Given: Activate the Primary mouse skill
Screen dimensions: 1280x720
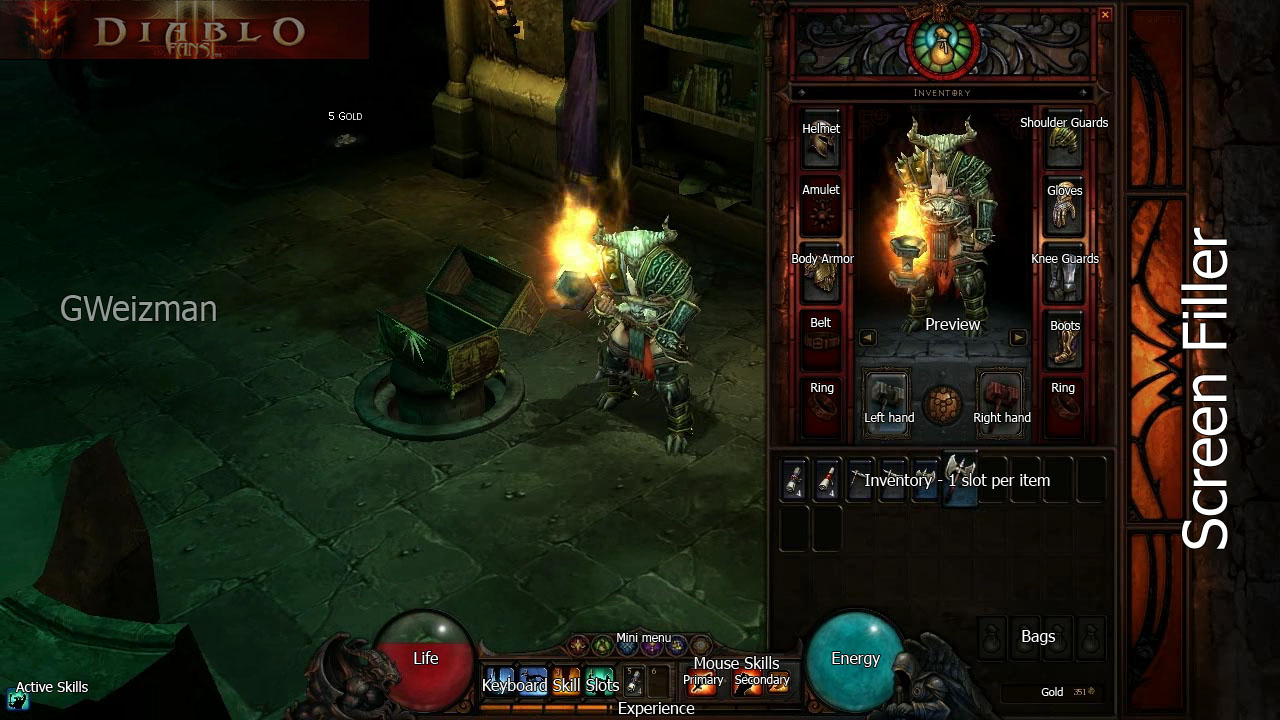Looking at the screenshot, I should (704, 684).
